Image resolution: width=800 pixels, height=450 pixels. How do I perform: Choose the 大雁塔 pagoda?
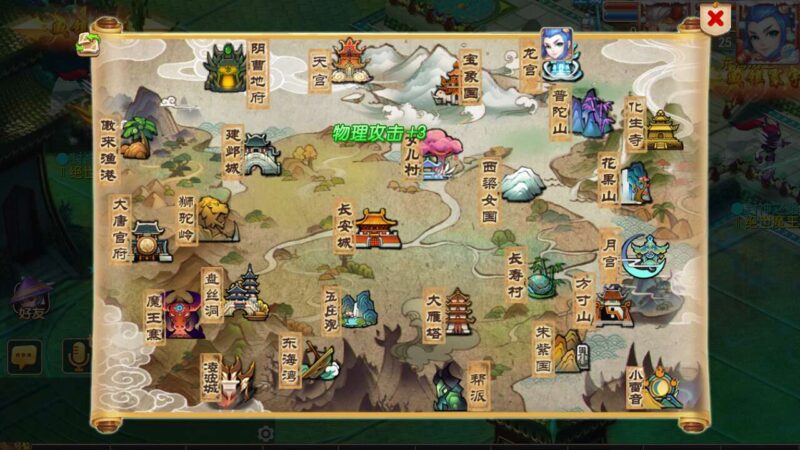[x=458, y=311]
